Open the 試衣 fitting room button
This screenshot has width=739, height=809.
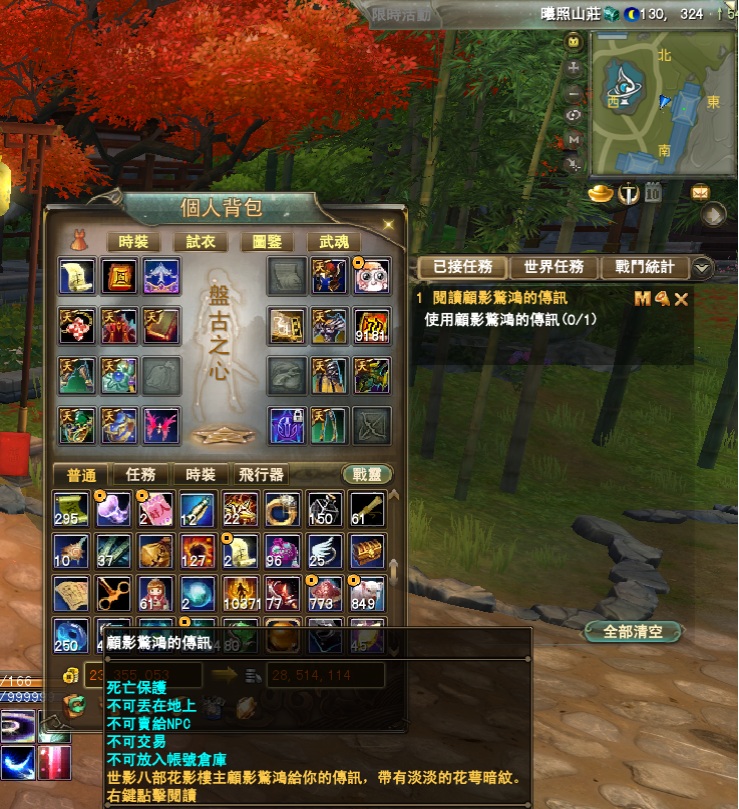click(x=194, y=241)
